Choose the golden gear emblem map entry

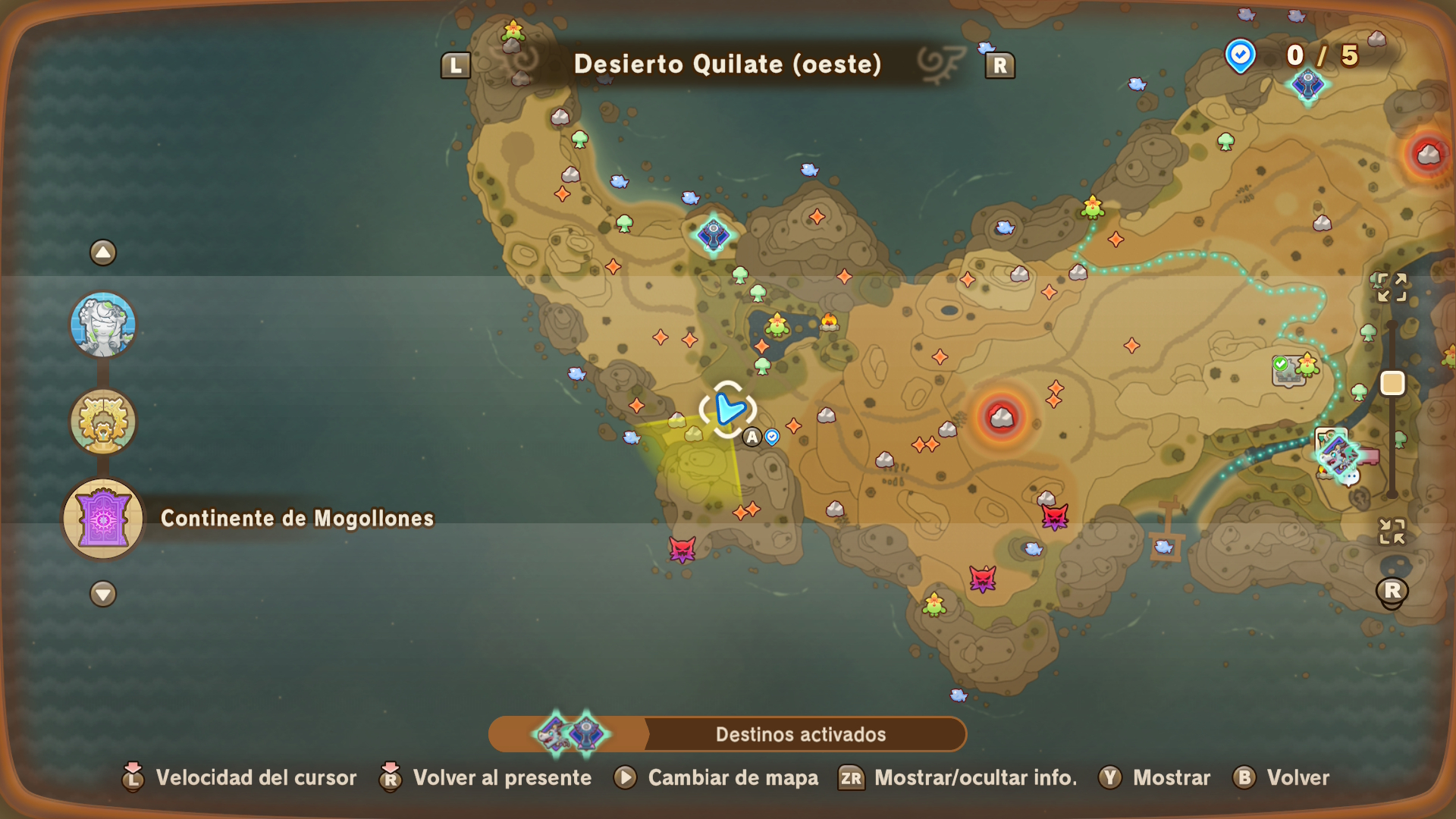click(x=103, y=422)
